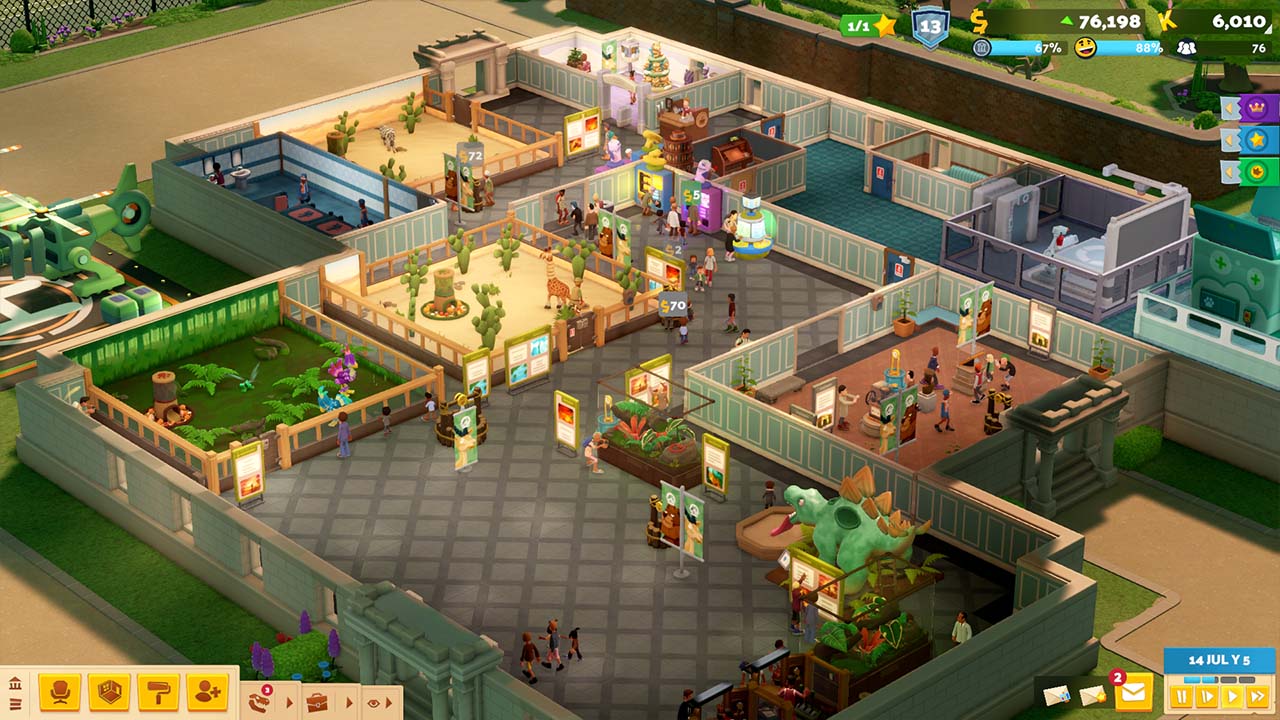Set the game to normal play speed
This screenshot has width=1280, height=720.
1232,695
